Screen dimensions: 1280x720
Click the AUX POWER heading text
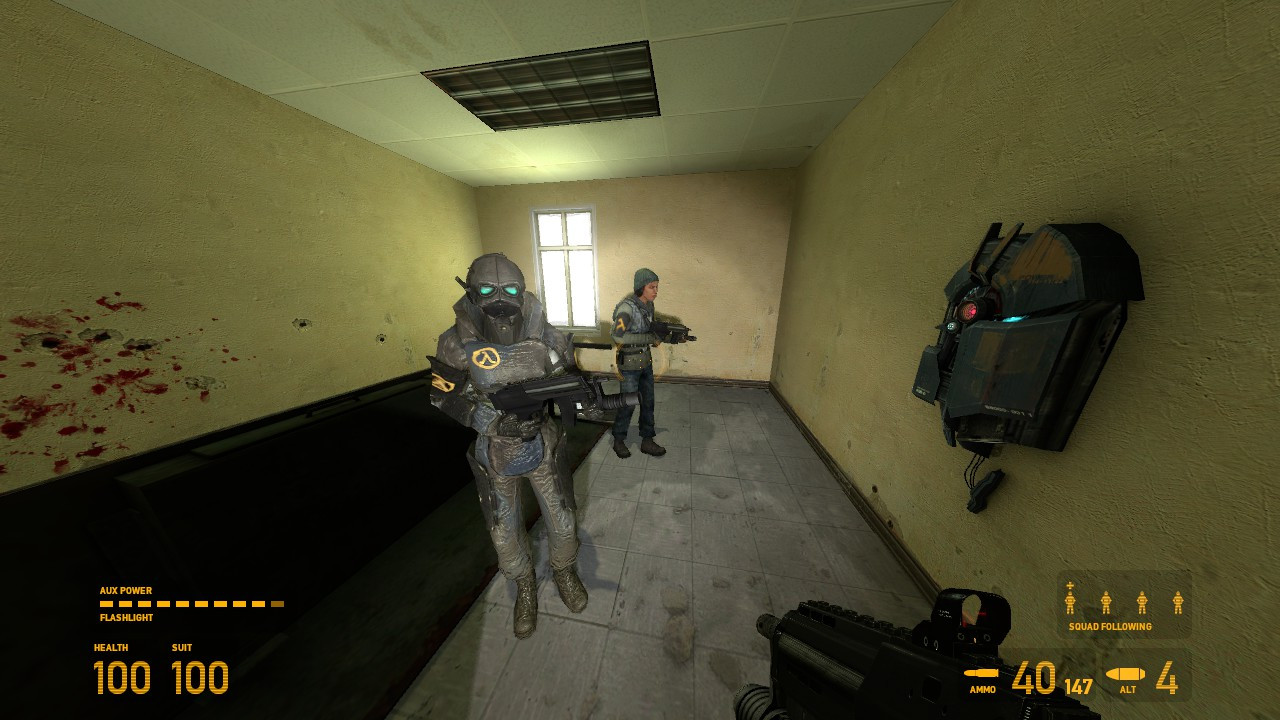(124, 590)
